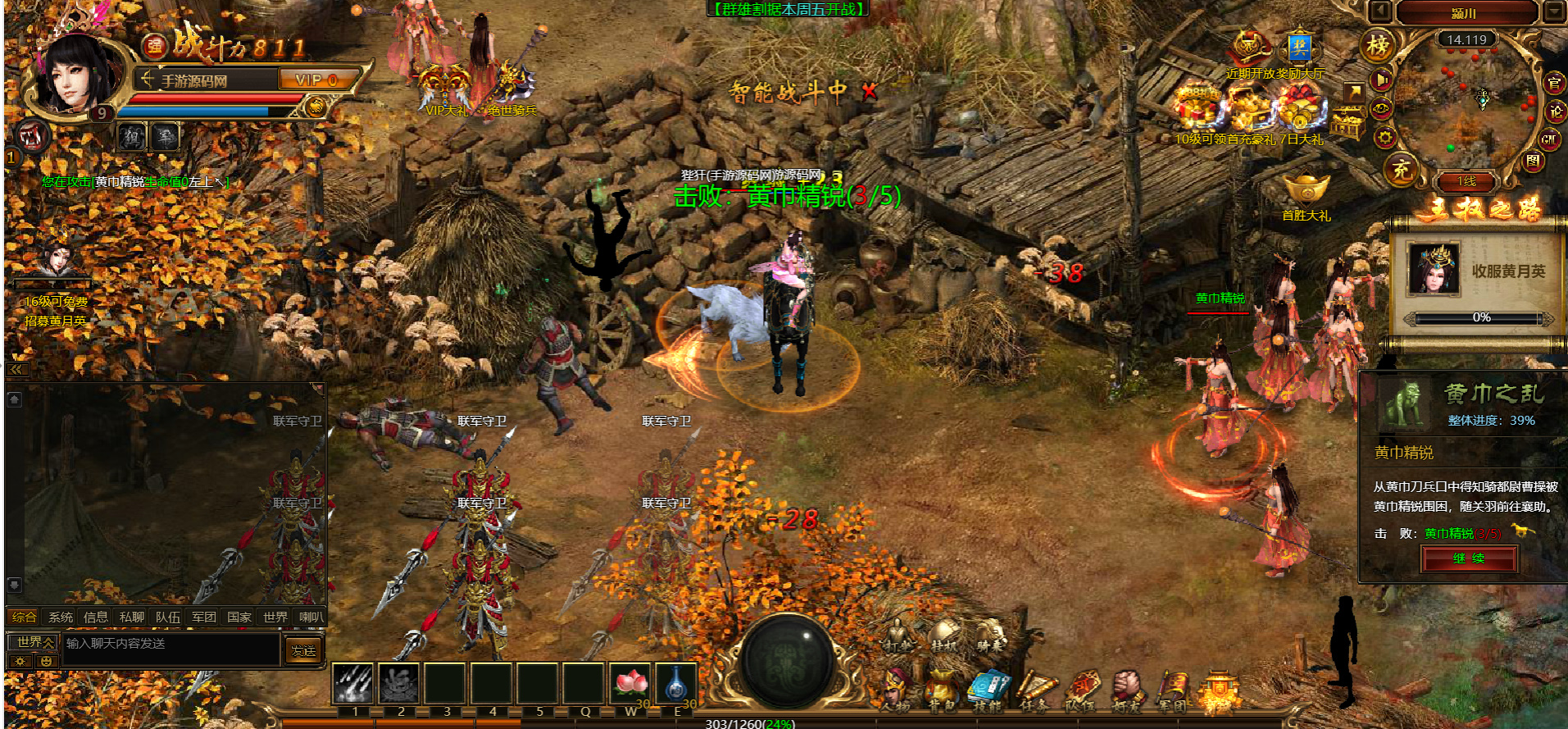The width and height of the screenshot is (1568, 729).
Task: Use the blue potion in slot E
Action: coord(676,684)
